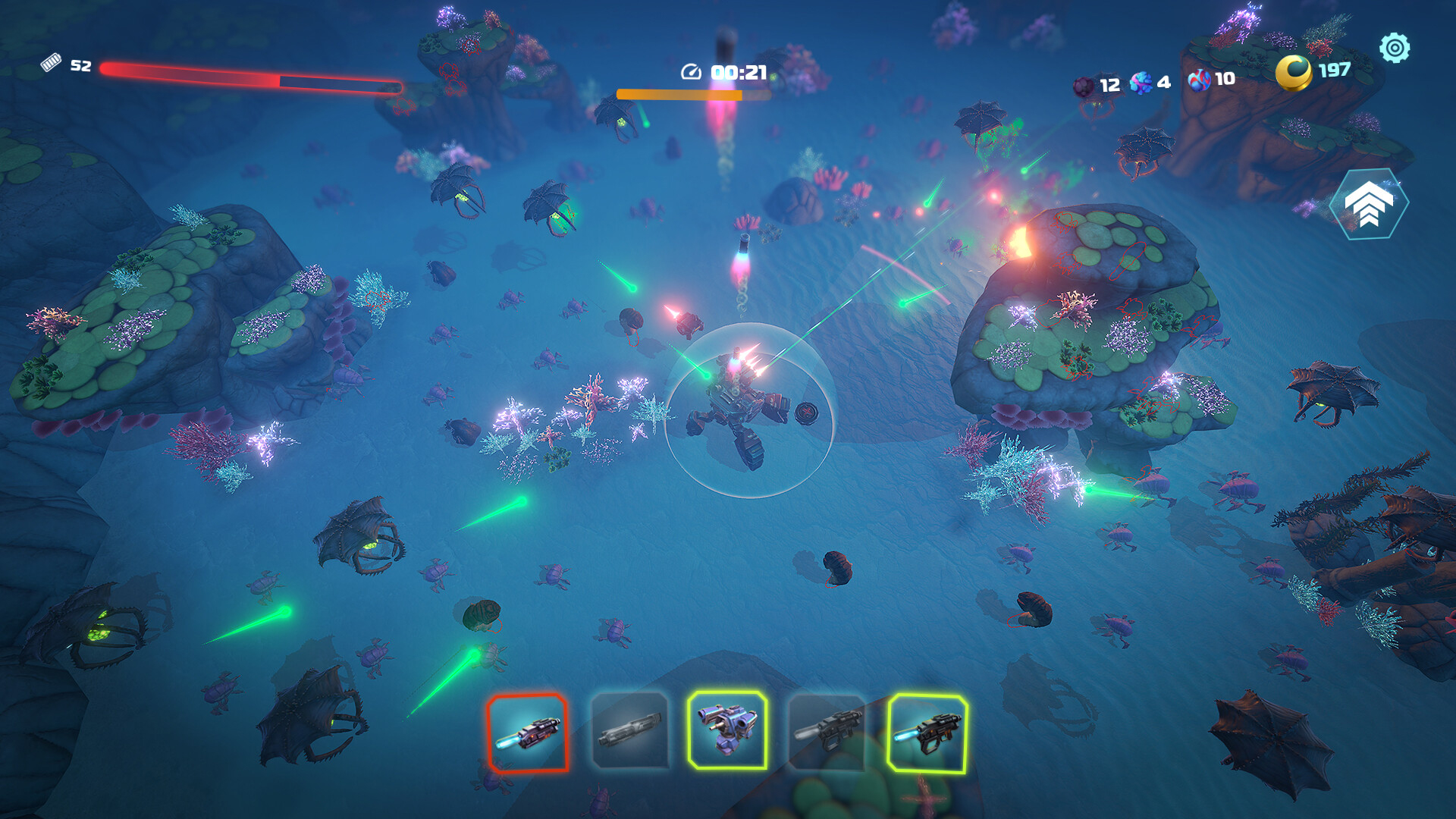Click the 197 currency counter text

(1335, 72)
